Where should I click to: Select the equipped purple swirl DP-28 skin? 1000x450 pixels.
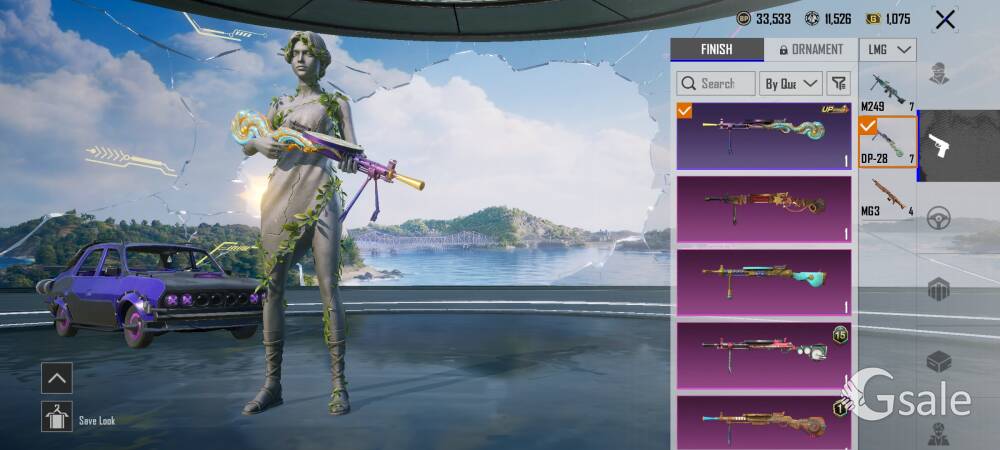coord(764,135)
